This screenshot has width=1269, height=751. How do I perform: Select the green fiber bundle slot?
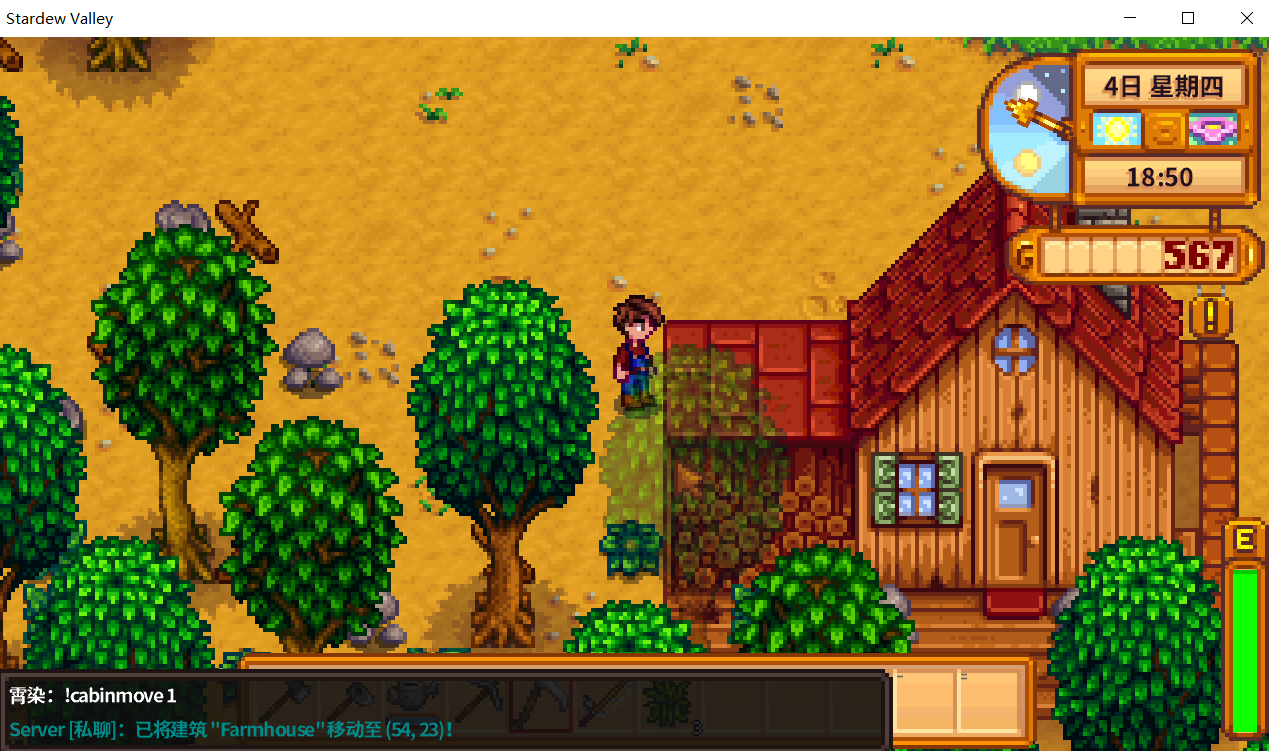(661, 702)
